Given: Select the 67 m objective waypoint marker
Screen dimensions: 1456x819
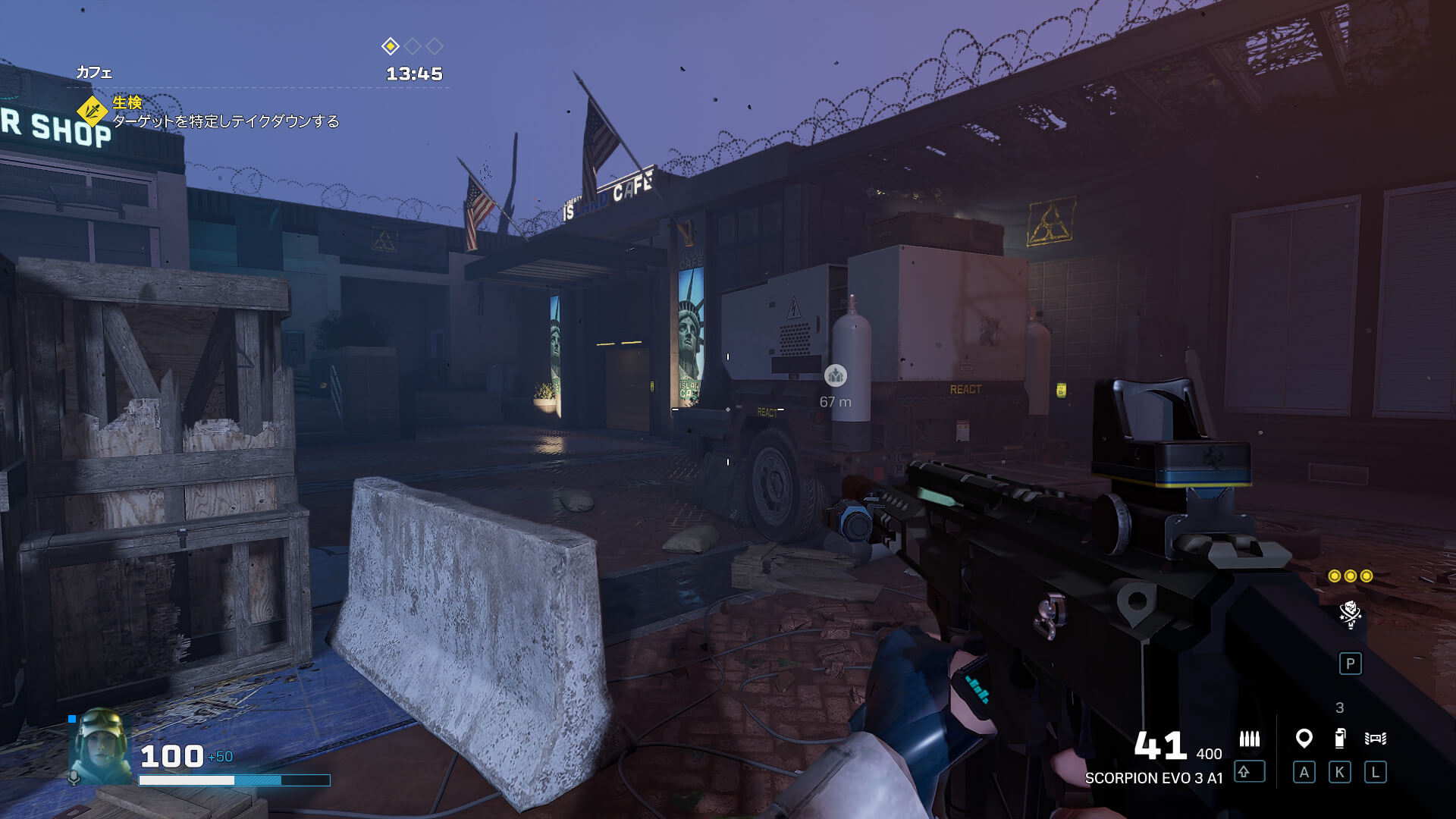Looking at the screenshot, I should [836, 375].
